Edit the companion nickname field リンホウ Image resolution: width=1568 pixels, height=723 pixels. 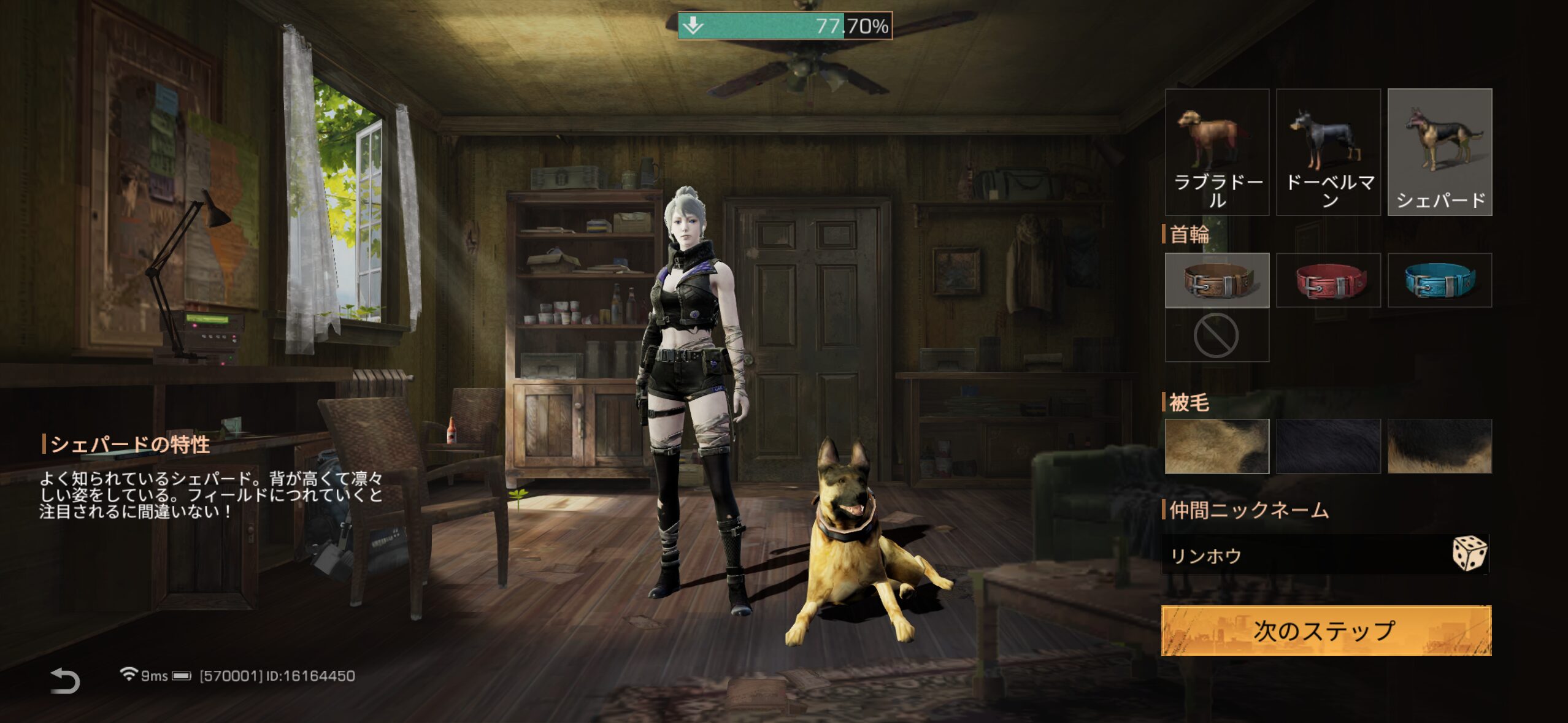pos(1301,556)
